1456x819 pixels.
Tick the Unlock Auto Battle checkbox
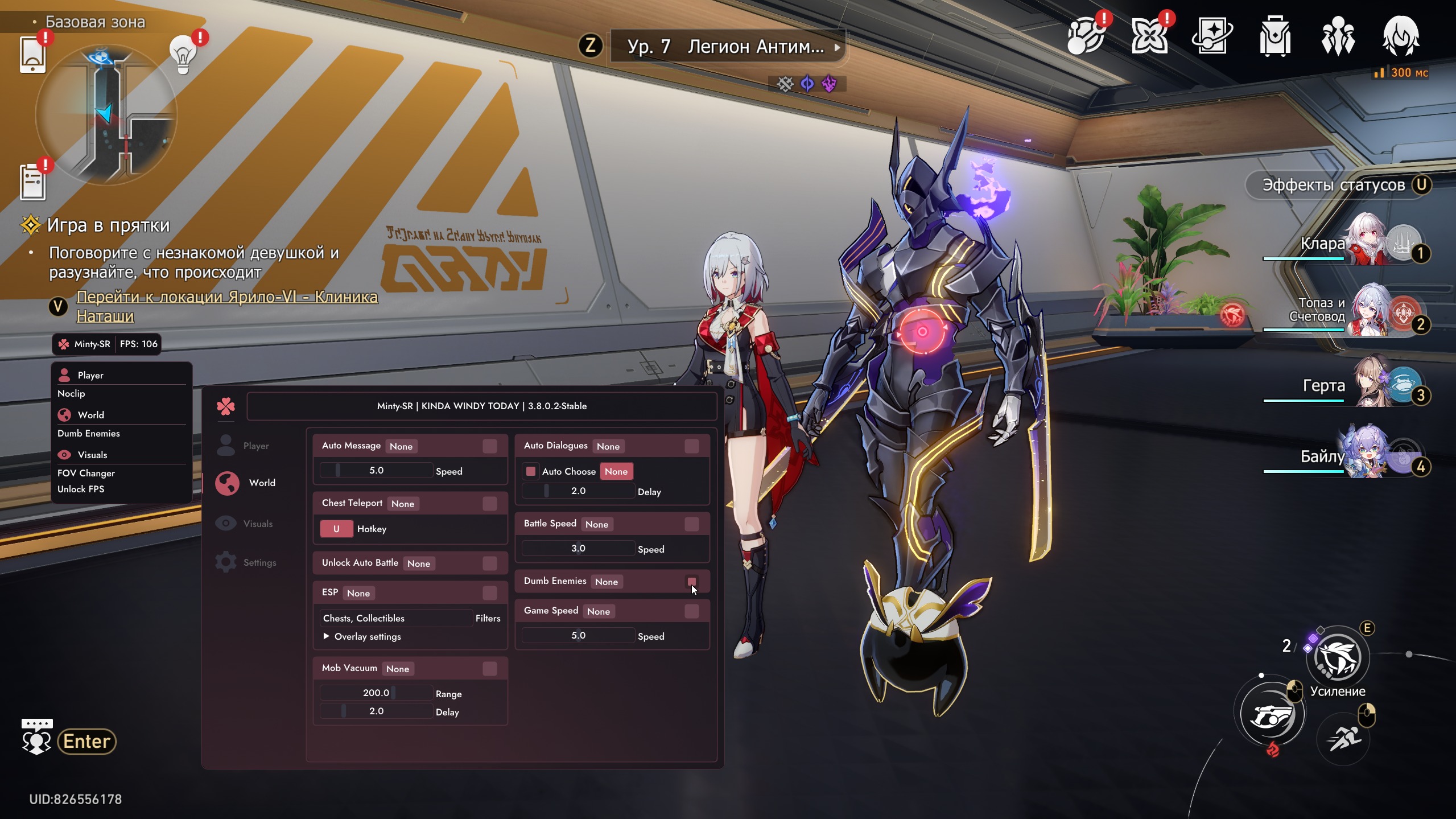coord(489,563)
